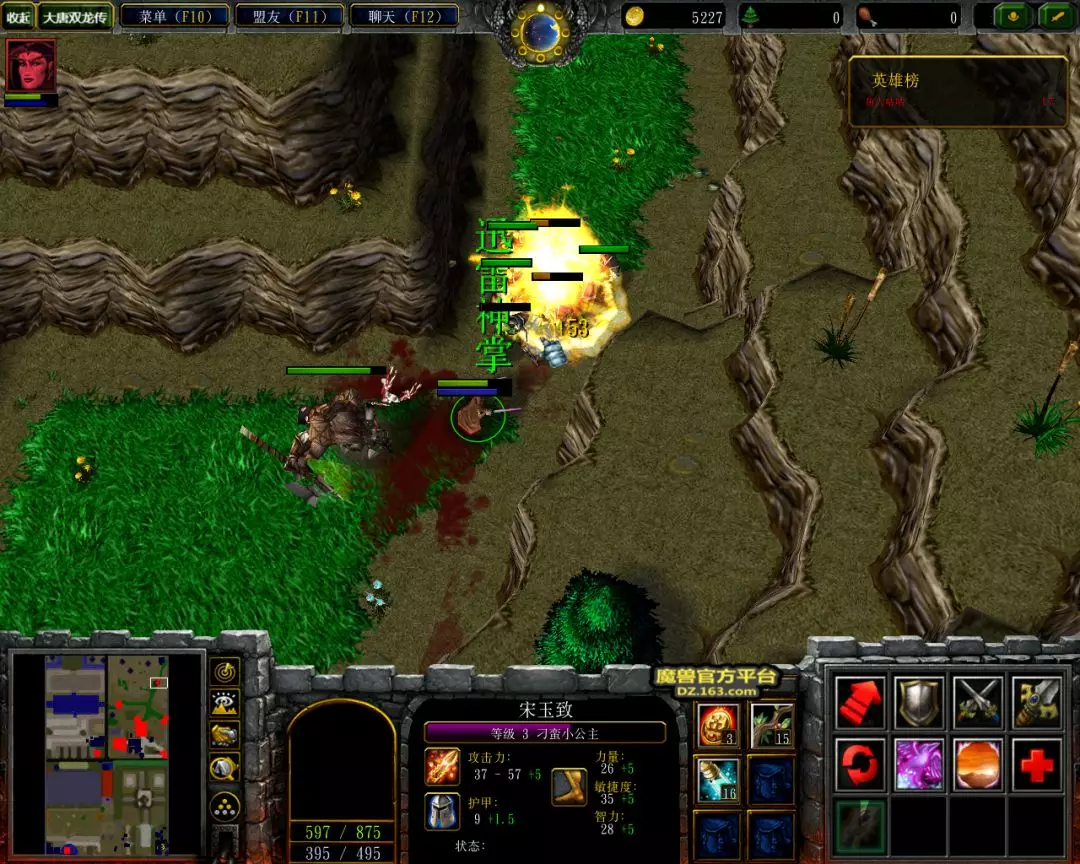Select the crossed swords Attack command
Screen dimensions: 1080x864
click(x=977, y=702)
